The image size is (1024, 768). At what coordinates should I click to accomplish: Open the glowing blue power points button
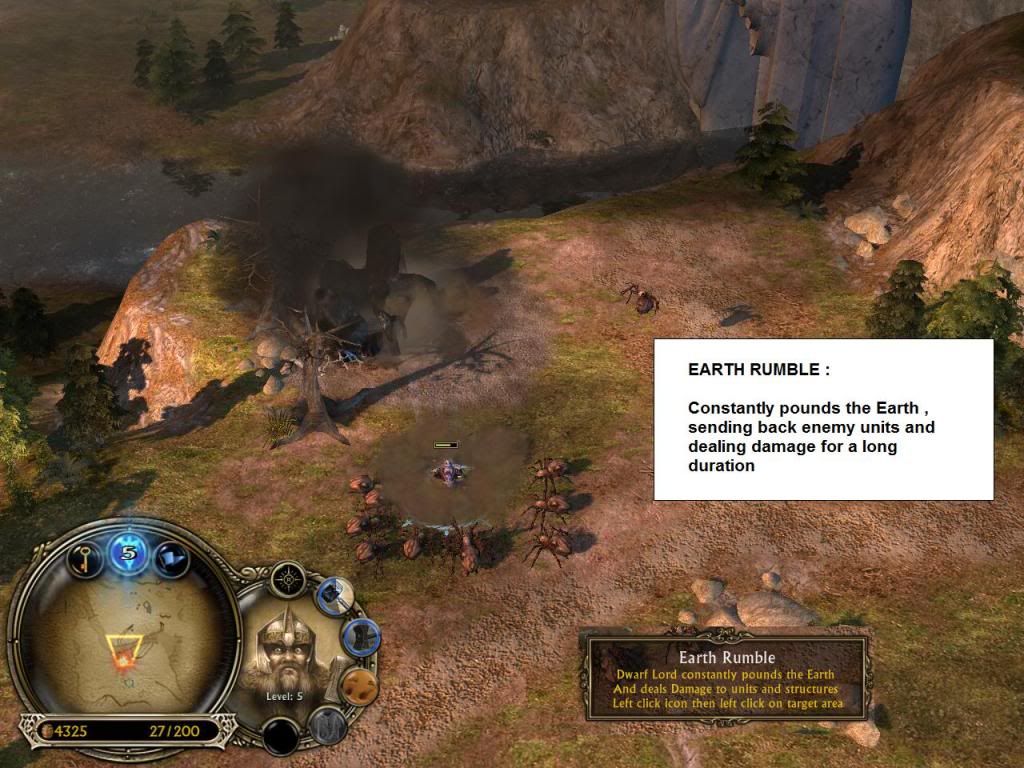pyautogui.click(x=128, y=551)
